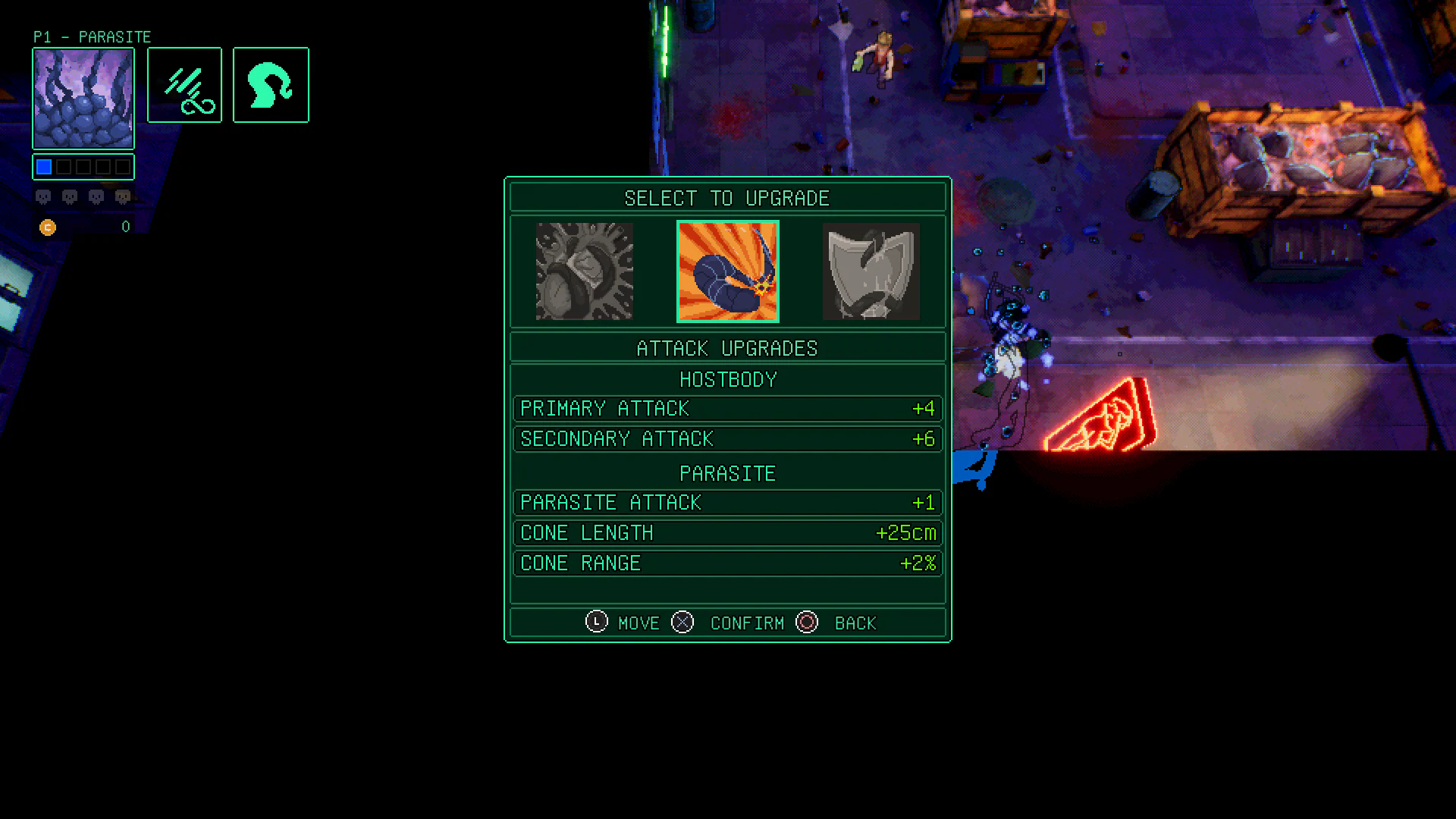
Task: Click the first skull life indicator
Action: click(x=43, y=196)
